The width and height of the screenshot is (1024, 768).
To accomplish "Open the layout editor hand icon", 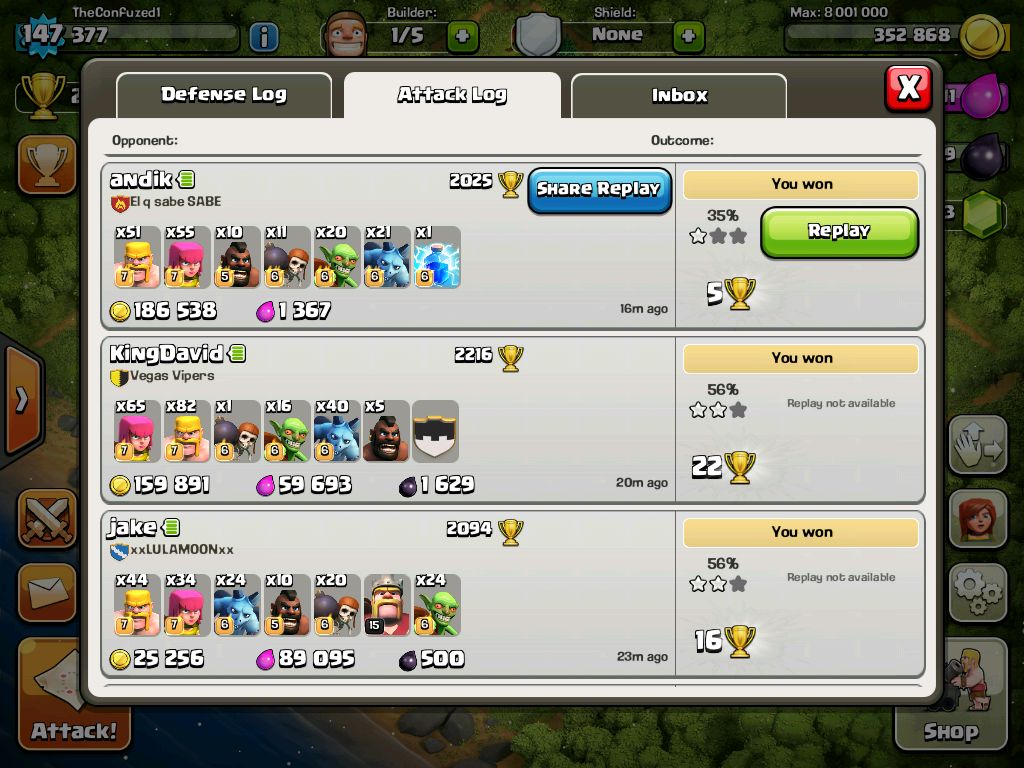I will (x=977, y=447).
